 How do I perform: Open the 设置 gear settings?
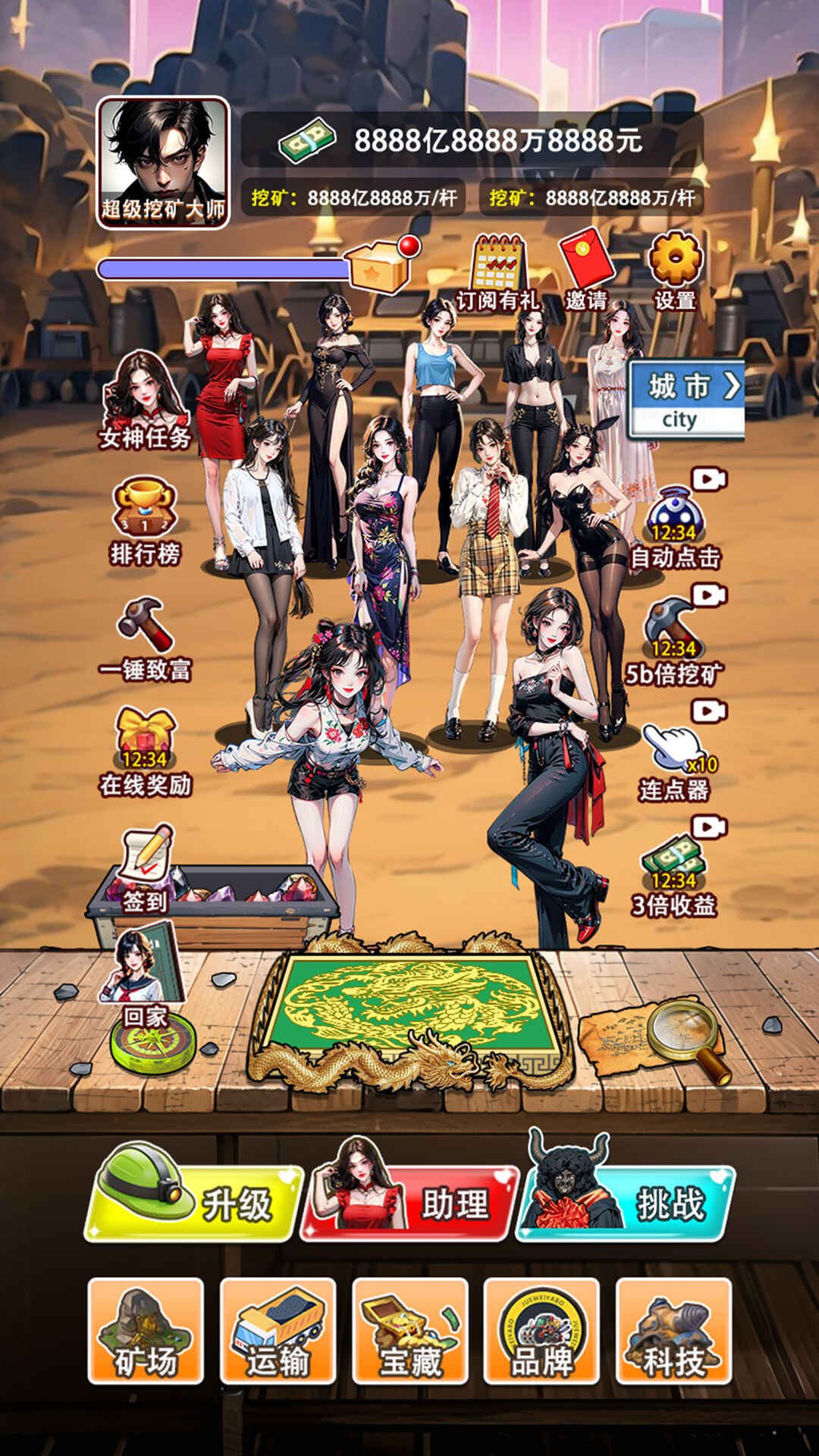point(675,269)
